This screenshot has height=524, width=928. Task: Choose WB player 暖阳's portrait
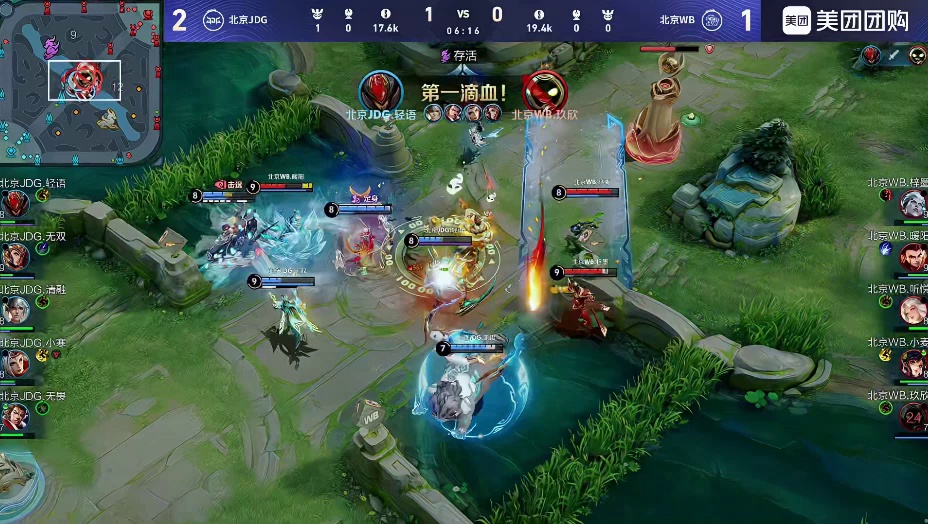912,258
